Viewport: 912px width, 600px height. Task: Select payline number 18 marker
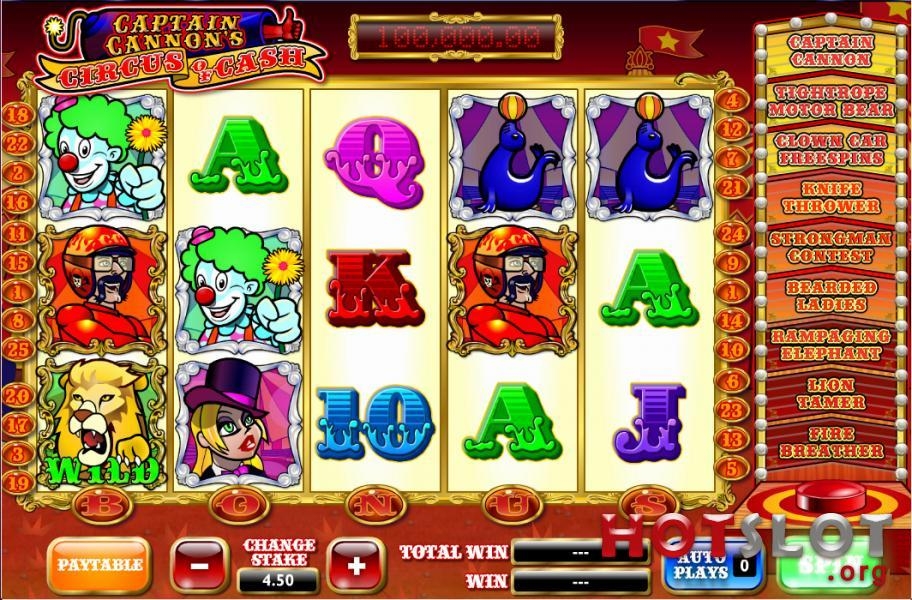17,116
